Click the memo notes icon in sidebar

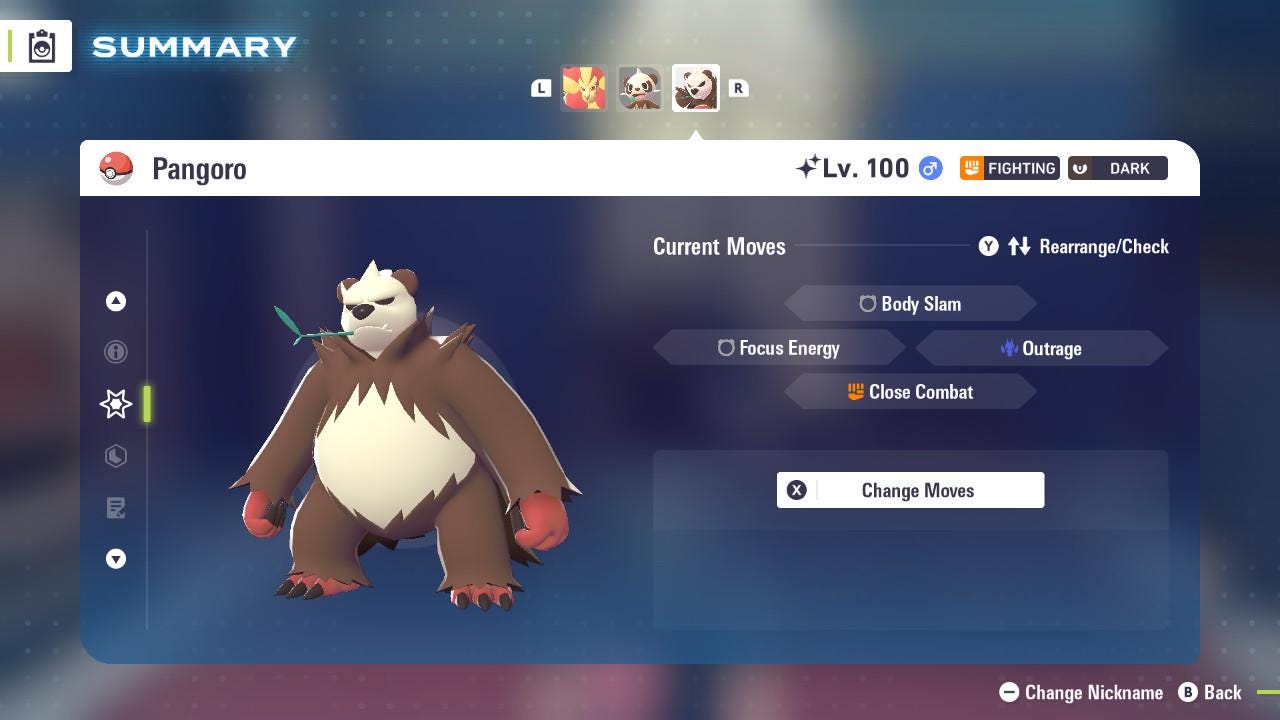[x=116, y=508]
